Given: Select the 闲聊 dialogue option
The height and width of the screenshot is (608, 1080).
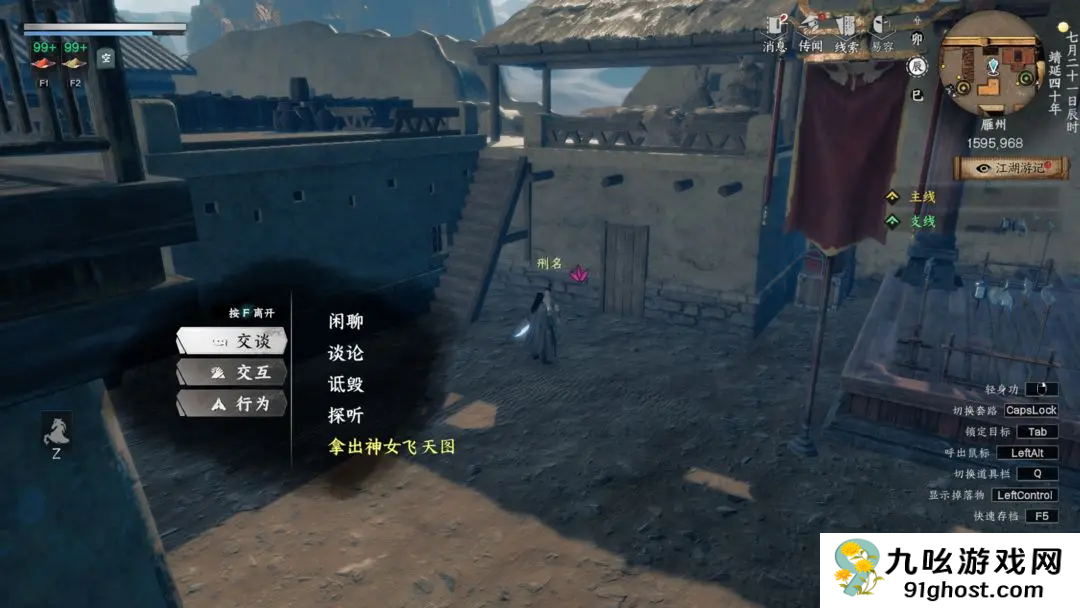Looking at the screenshot, I should [x=345, y=321].
